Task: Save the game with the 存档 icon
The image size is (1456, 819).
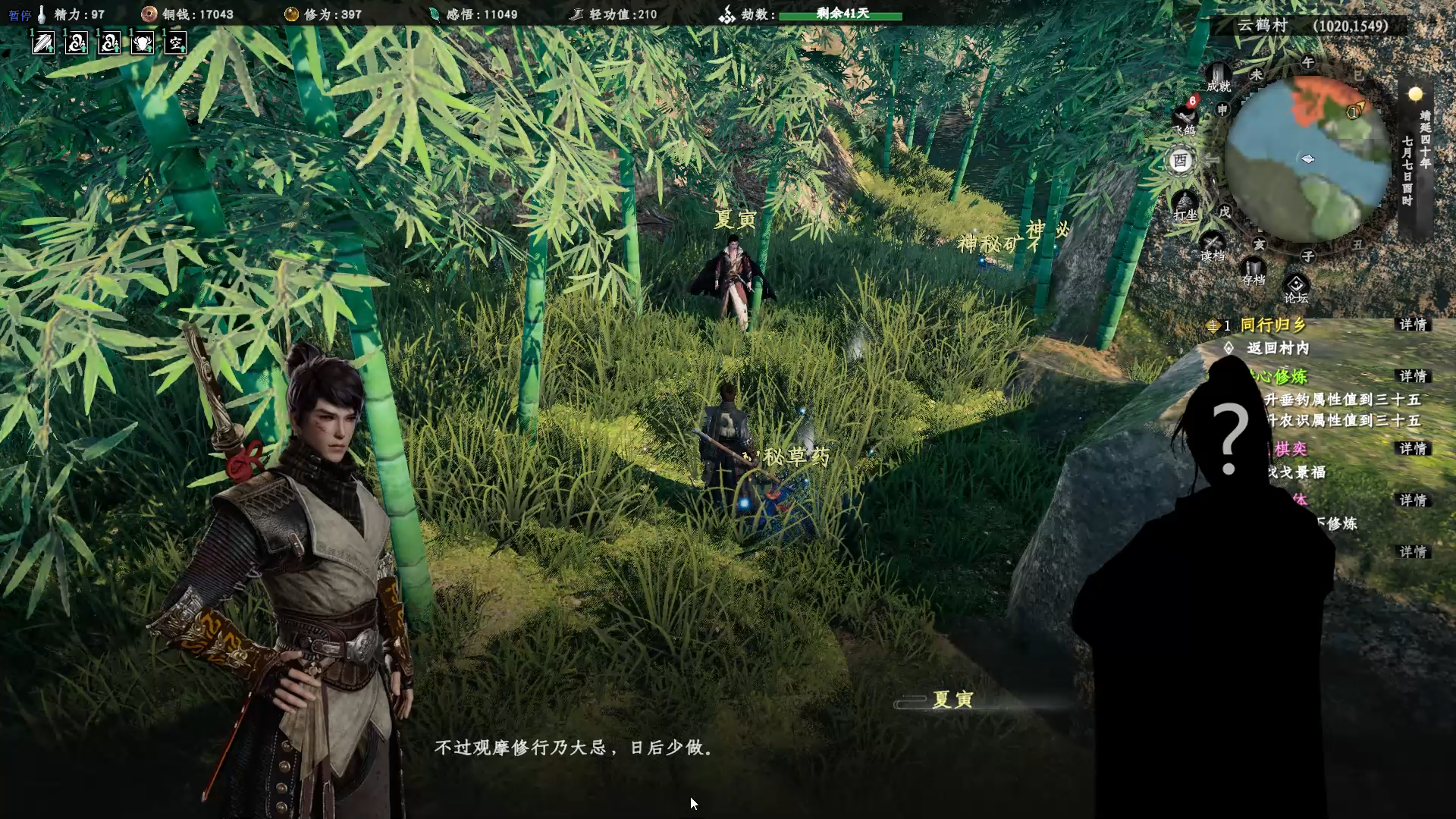Action: tap(1253, 271)
